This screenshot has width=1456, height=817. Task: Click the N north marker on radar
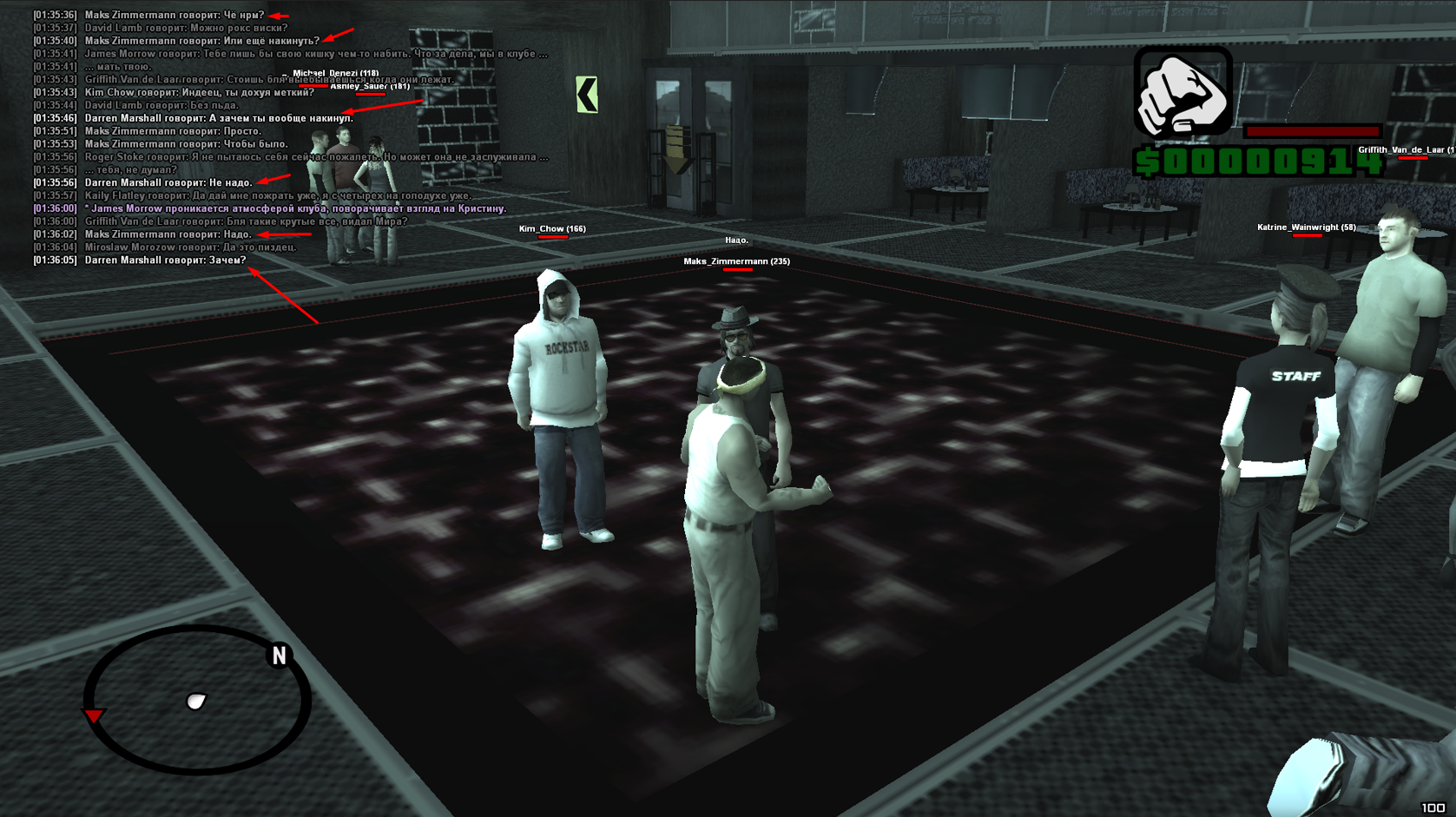coord(279,656)
